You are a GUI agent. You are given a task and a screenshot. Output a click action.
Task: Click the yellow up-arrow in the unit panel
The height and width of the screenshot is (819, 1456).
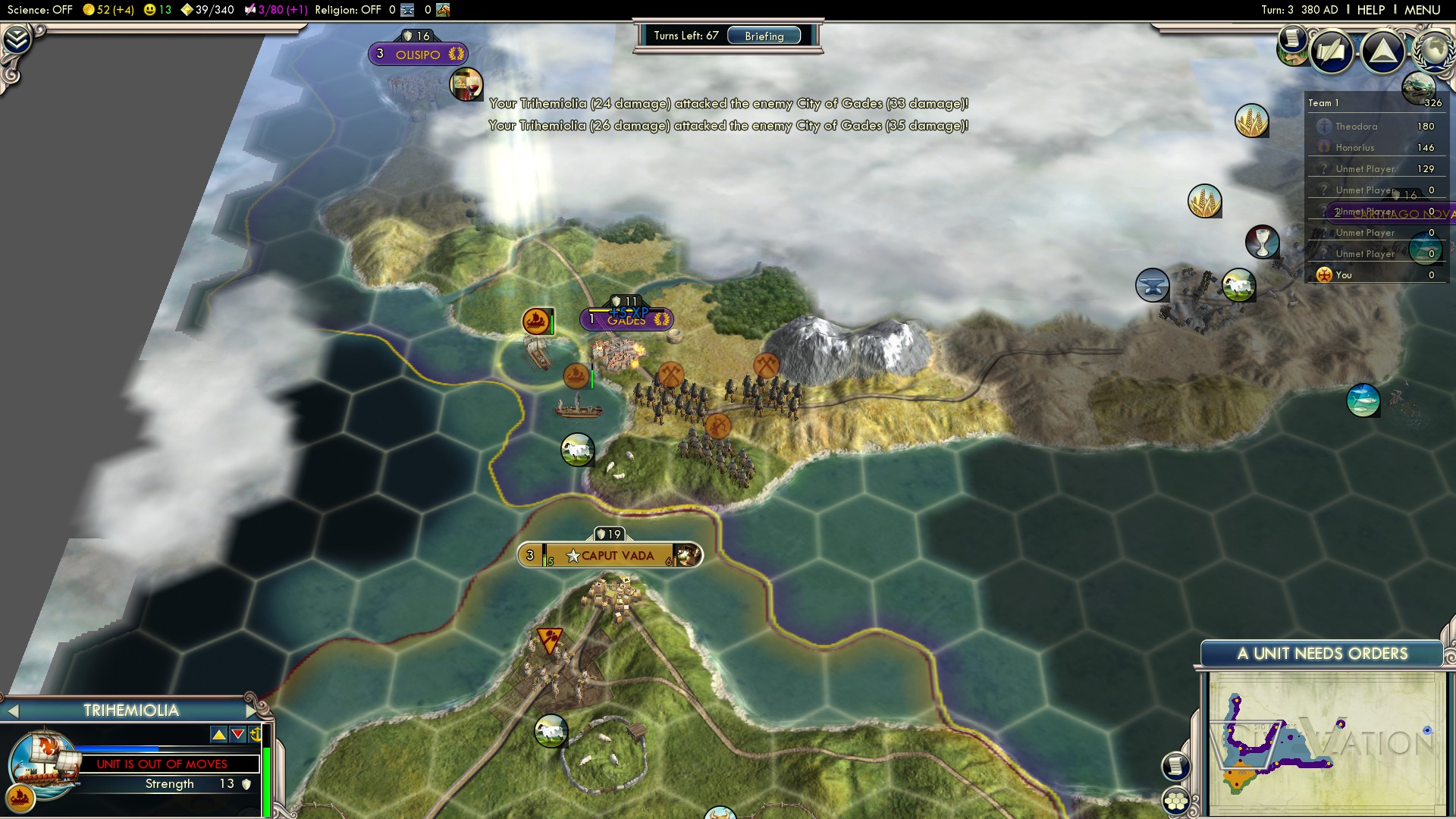[x=220, y=736]
